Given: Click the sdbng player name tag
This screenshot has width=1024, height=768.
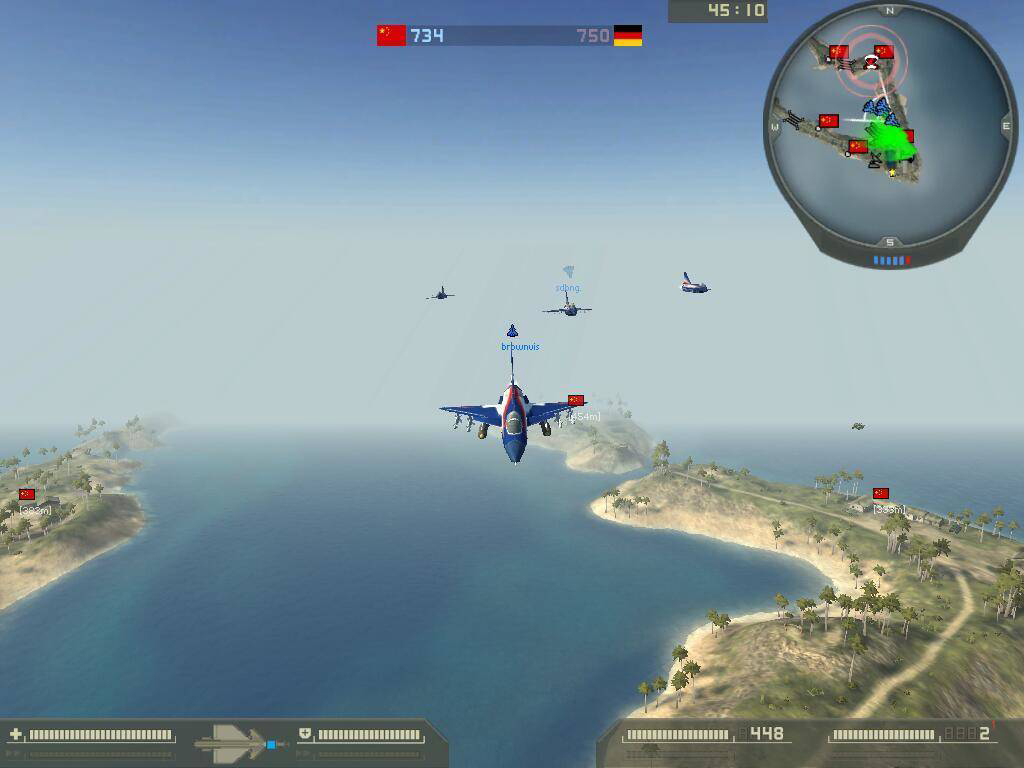Looking at the screenshot, I should pos(567,288).
